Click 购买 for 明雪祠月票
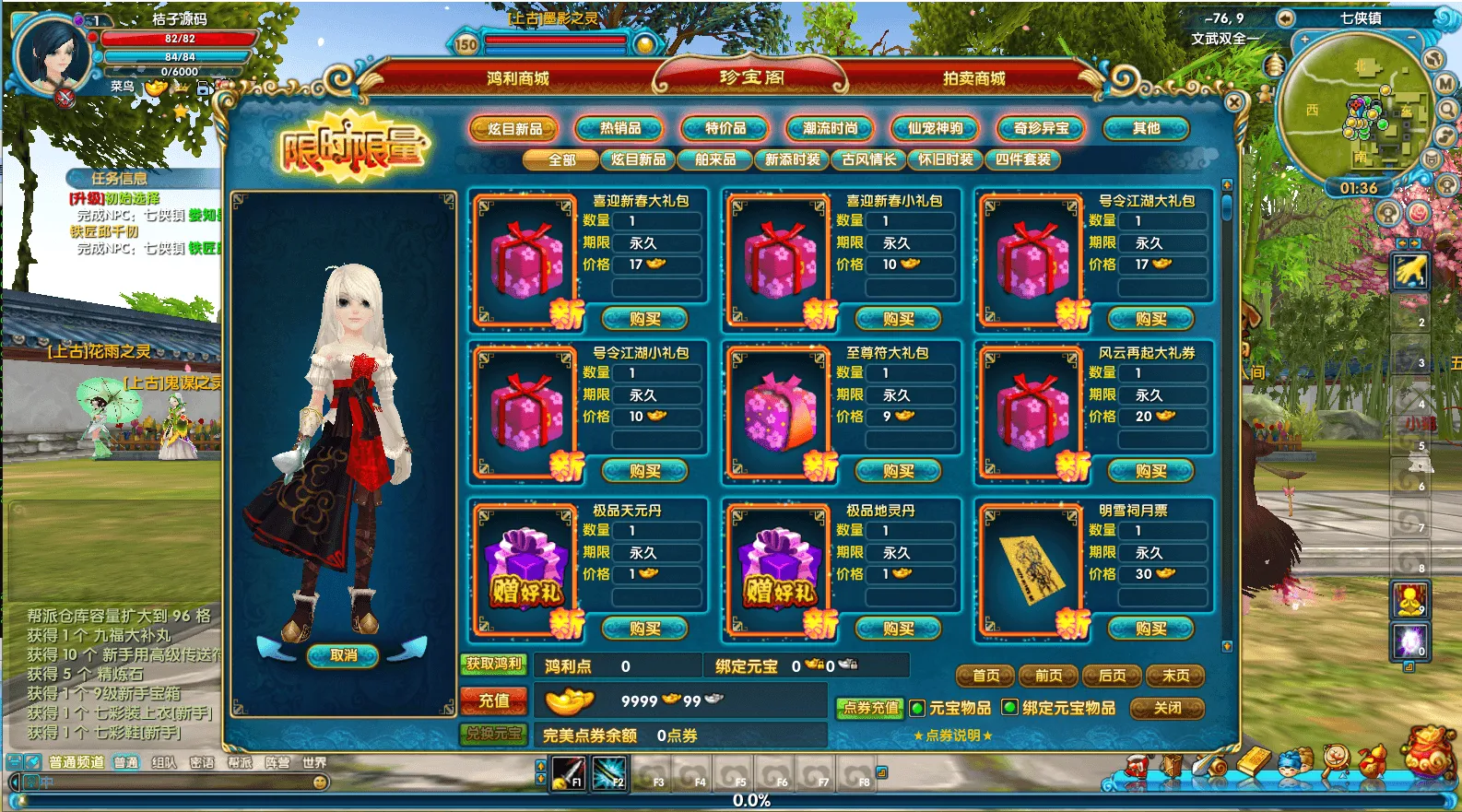1462x812 pixels. (1151, 629)
